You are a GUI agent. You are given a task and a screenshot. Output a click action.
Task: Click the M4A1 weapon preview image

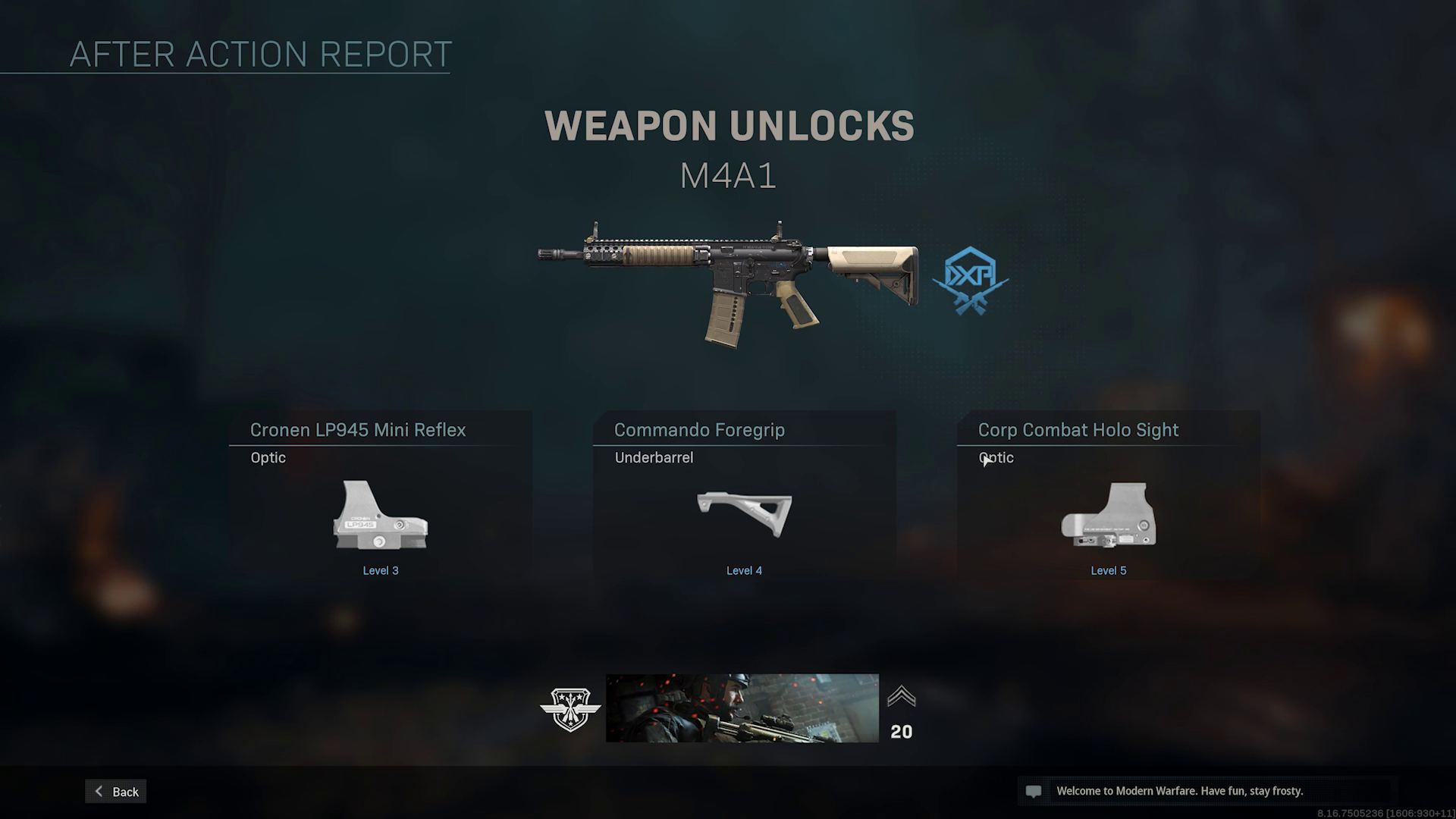coord(728,281)
